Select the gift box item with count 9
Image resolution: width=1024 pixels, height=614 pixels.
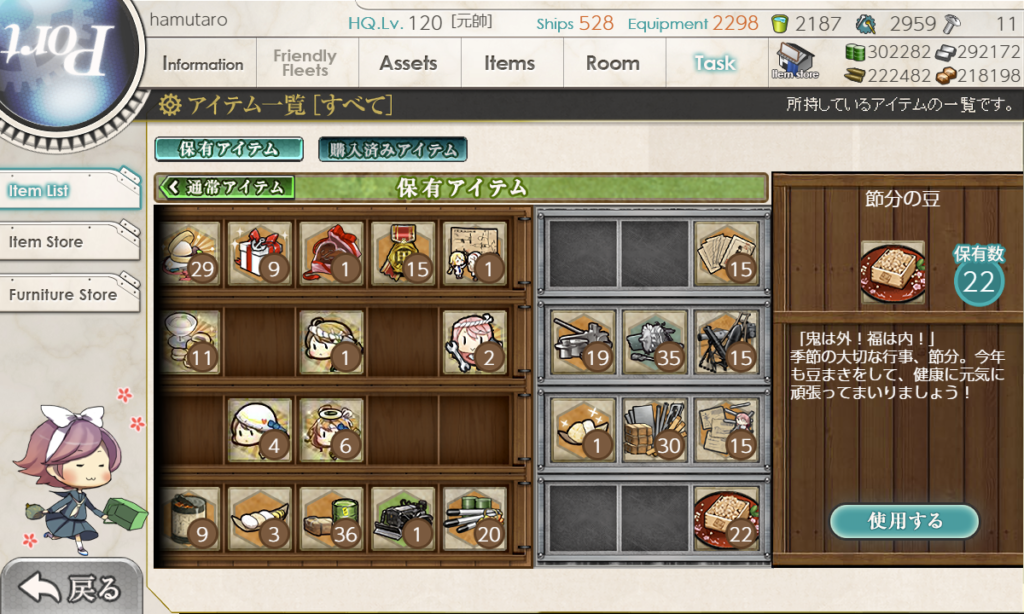[259, 253]
